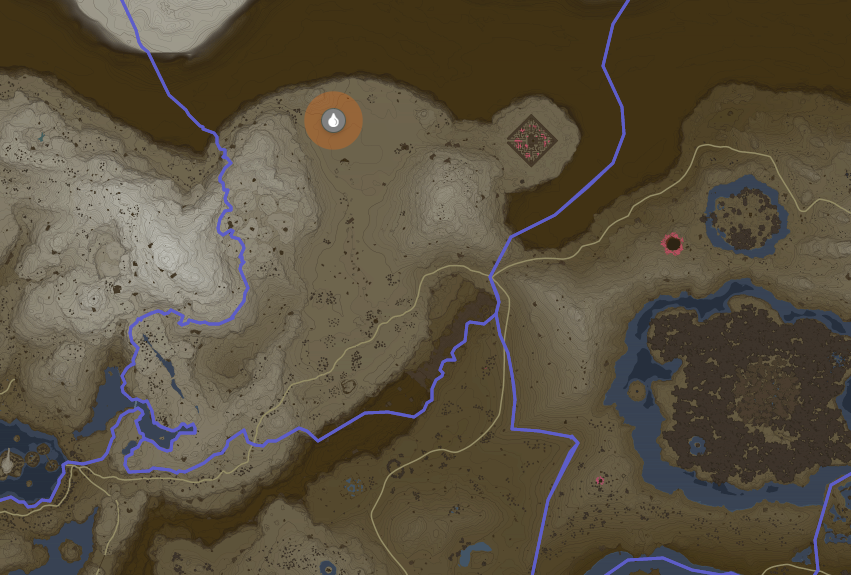
Task: Select the water droplet map marker
Action: click(333, 121)
